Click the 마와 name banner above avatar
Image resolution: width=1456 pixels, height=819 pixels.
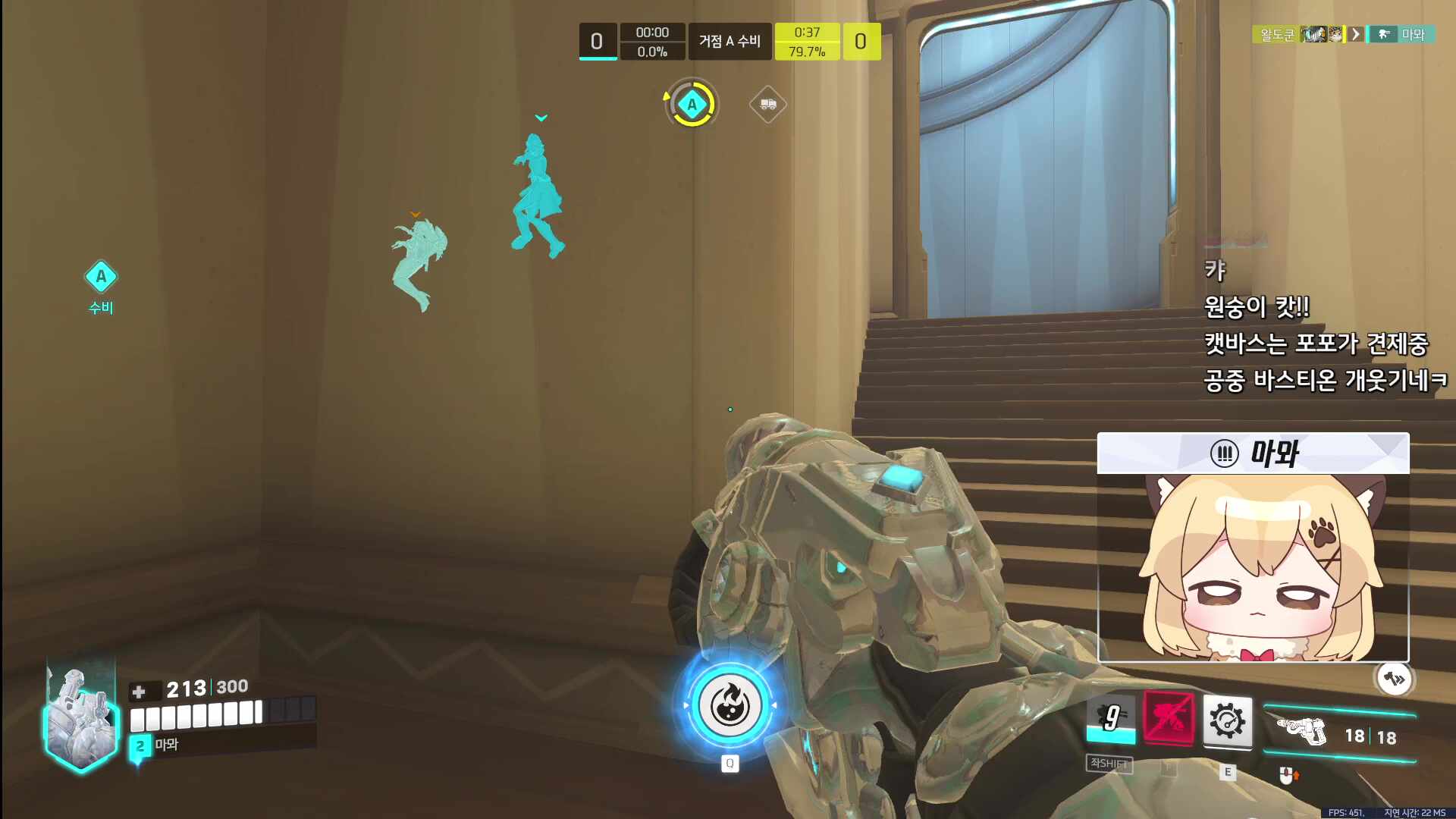coord(1253,453)
